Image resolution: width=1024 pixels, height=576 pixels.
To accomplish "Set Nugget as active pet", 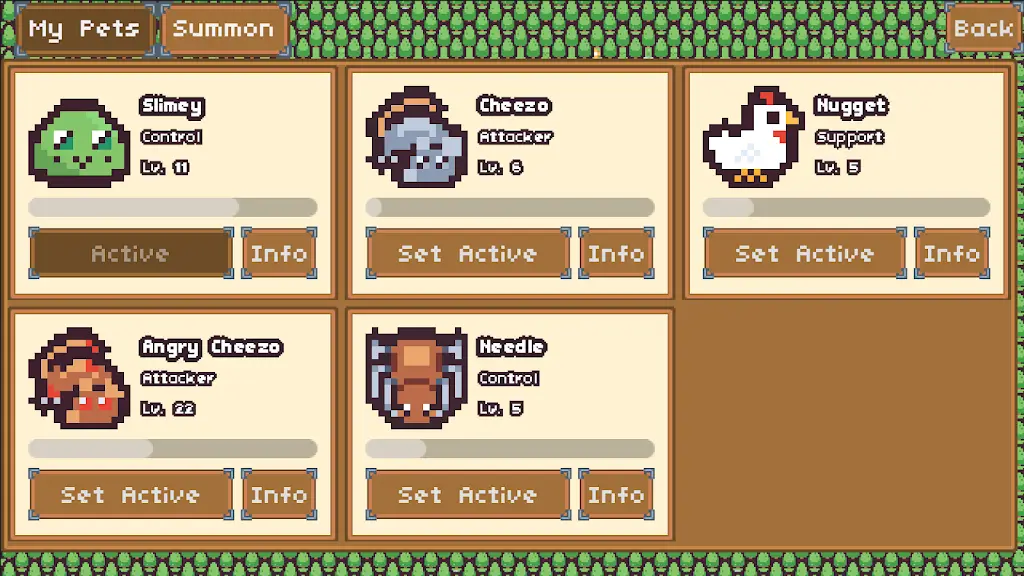I will click(x=805, y=254).
